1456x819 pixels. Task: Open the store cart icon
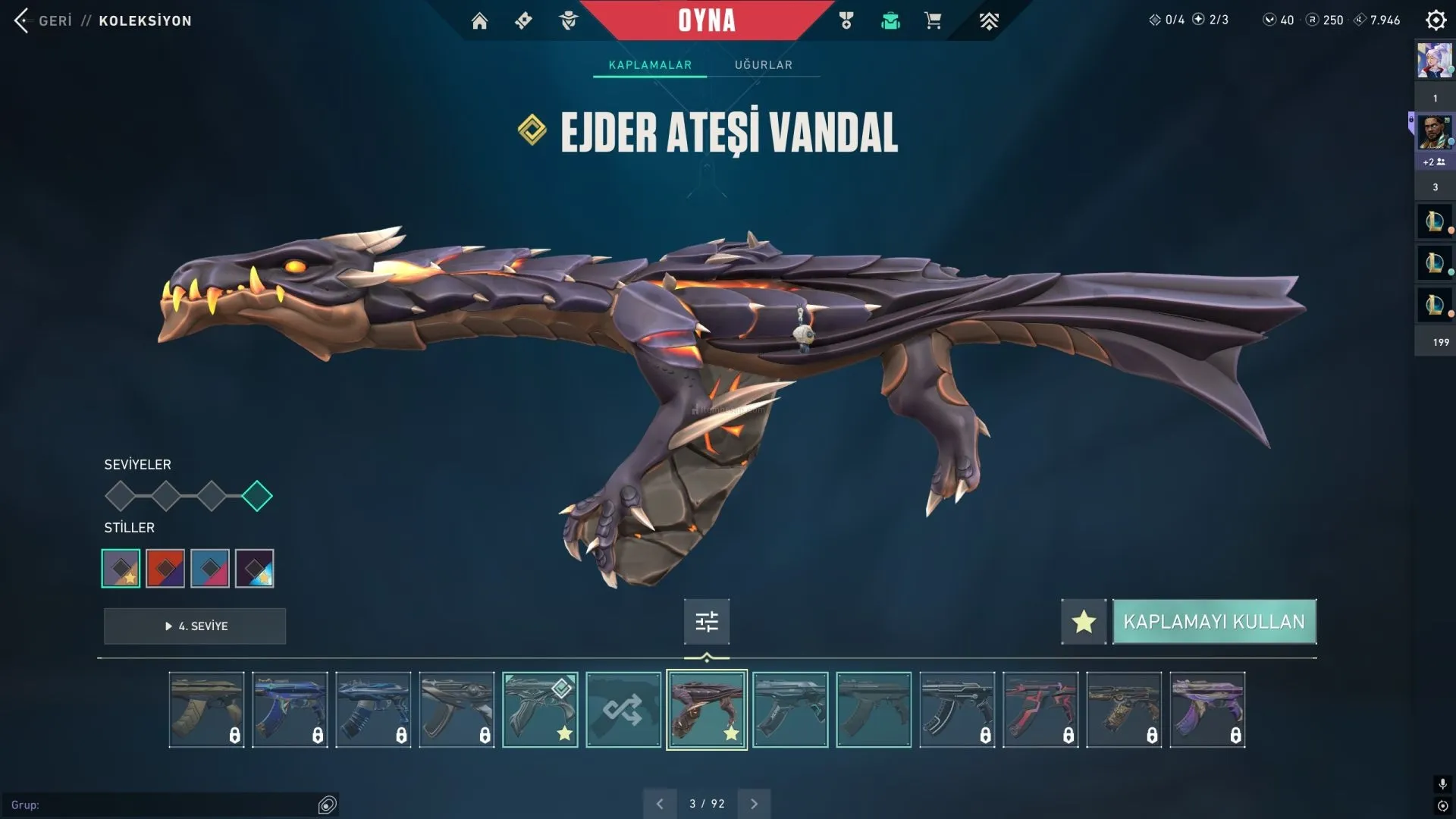point(933,21)
